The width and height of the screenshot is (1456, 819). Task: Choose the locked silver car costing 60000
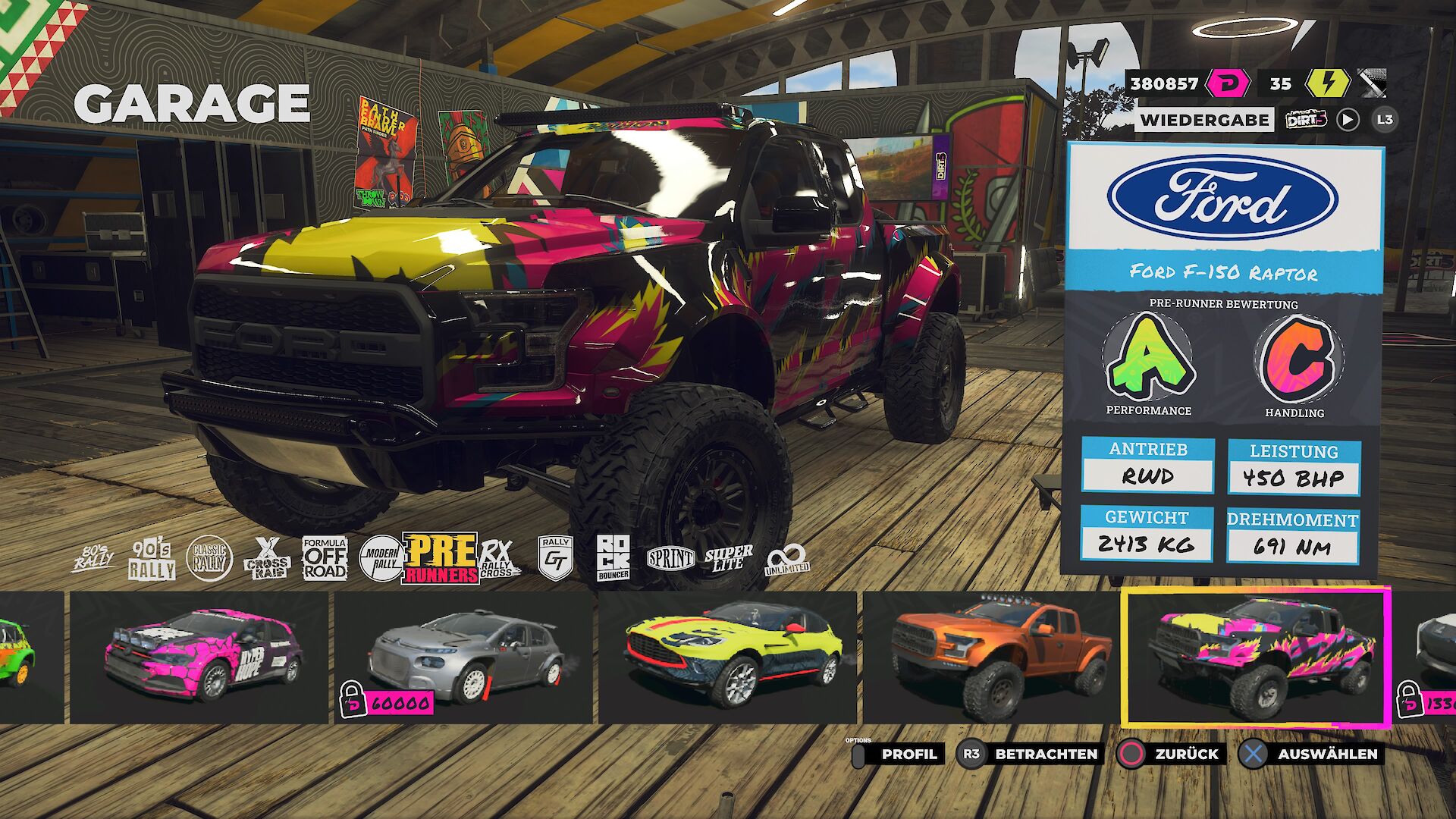point(463,657)
